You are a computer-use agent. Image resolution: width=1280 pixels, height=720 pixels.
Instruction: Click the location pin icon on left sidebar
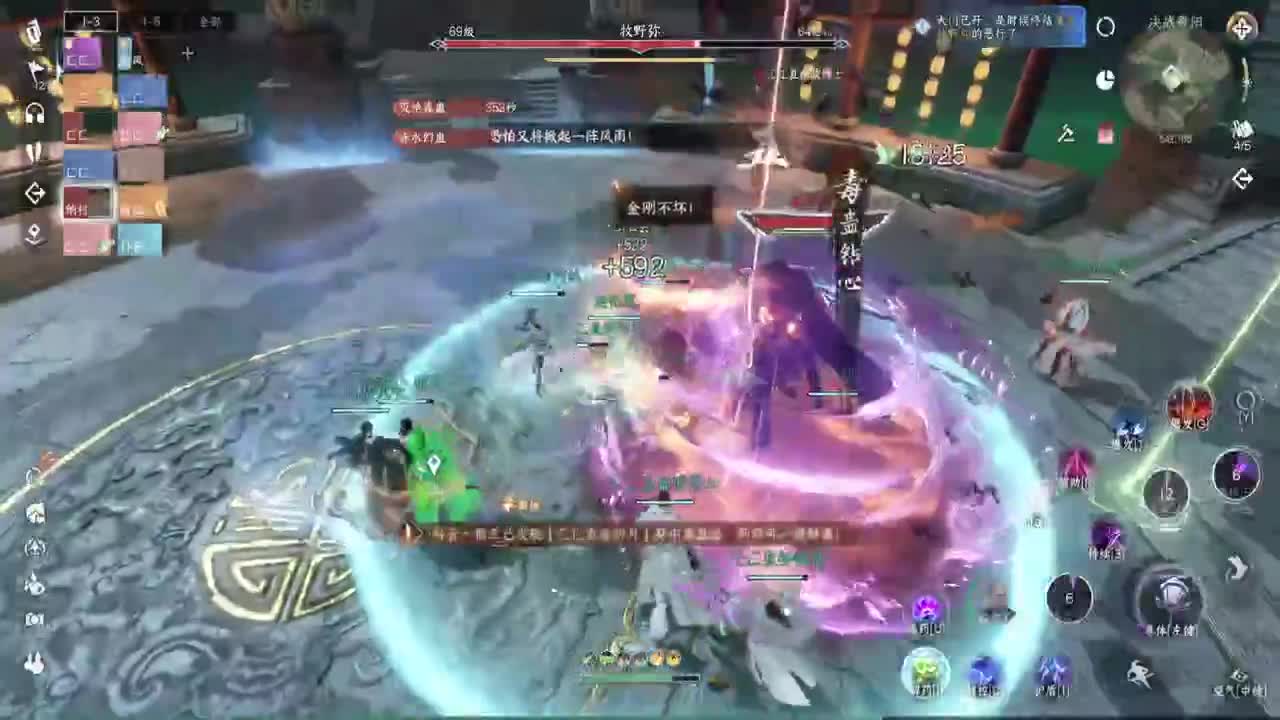pos(35,233)
